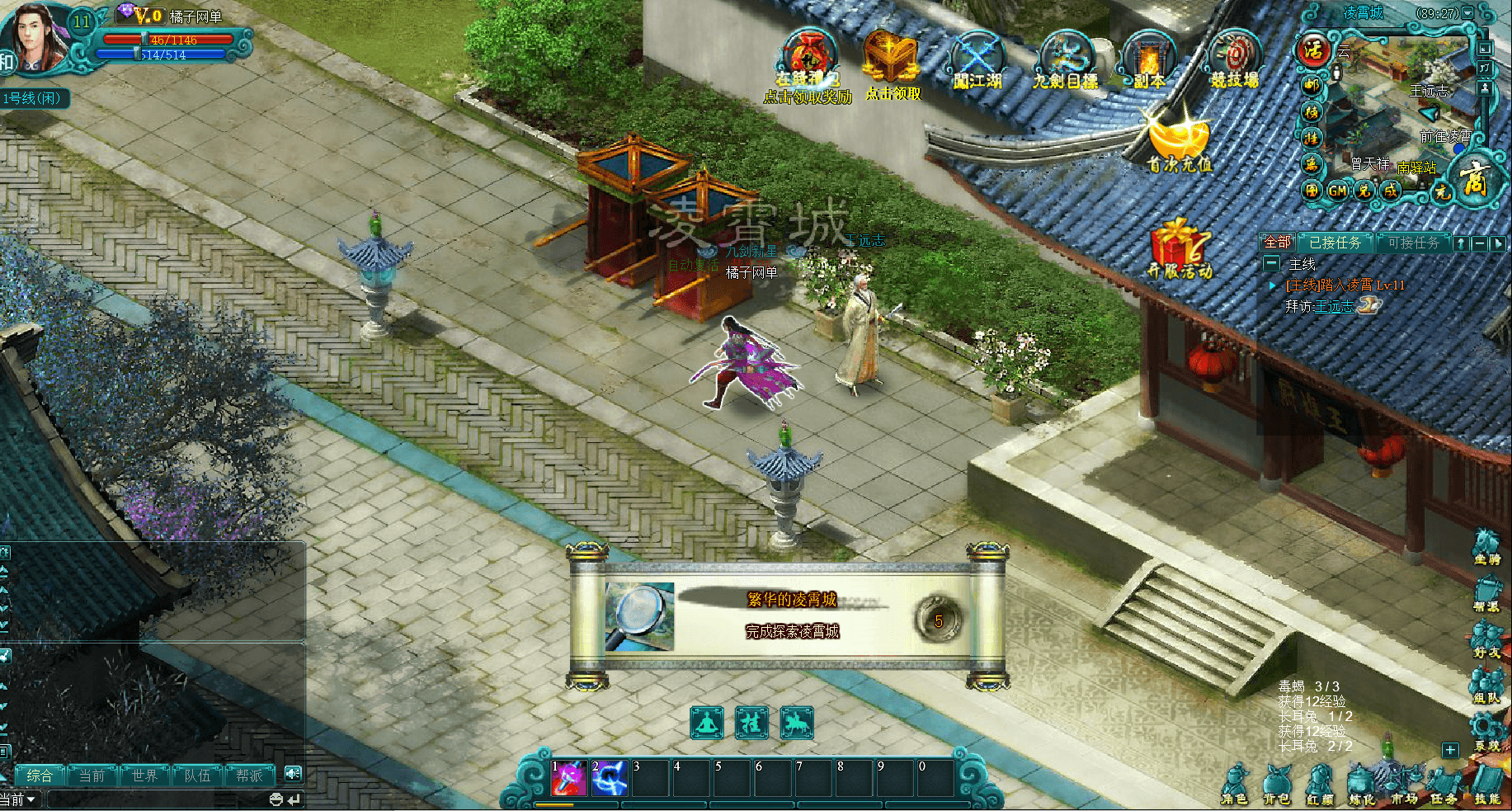
Task: Open the 角色 character sheet
Action: [1235, 784]
